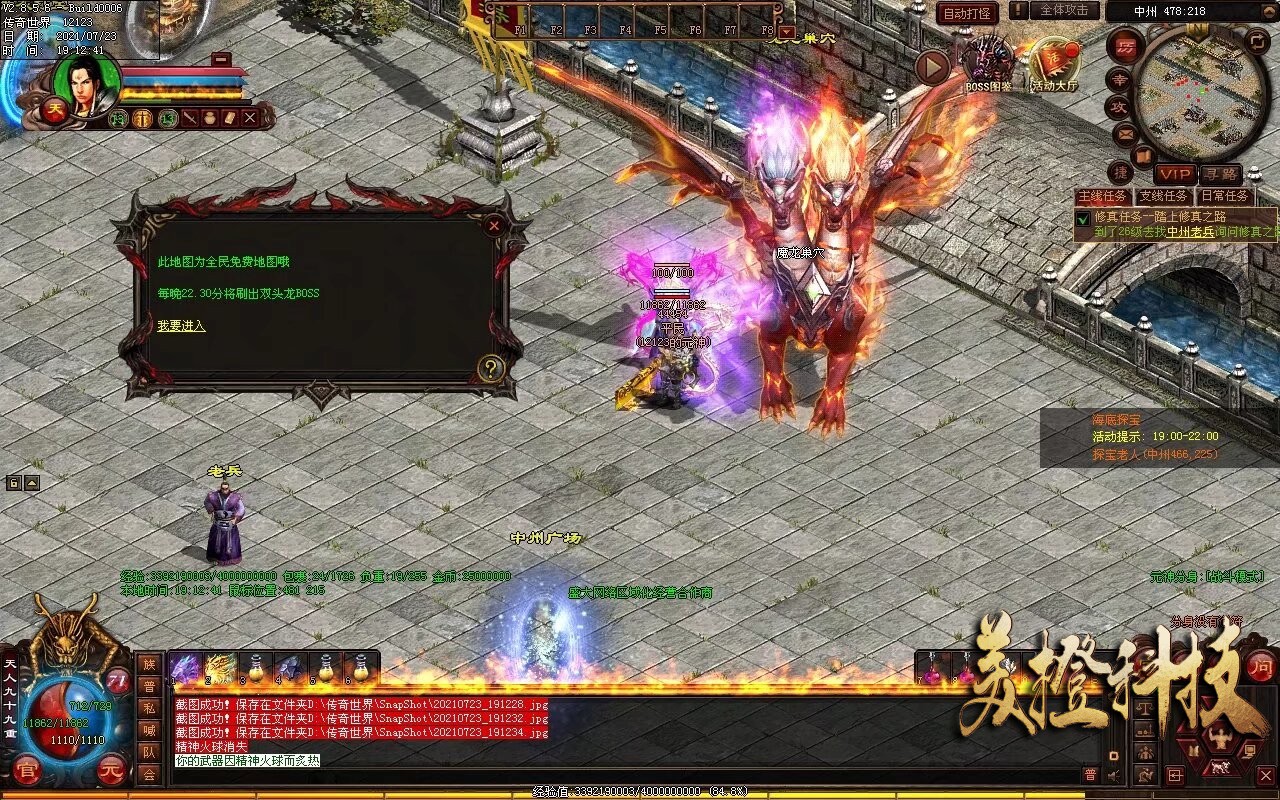Select the 队 team chat channel
This screenshot has width=1280, height=800.
(148, 753)
